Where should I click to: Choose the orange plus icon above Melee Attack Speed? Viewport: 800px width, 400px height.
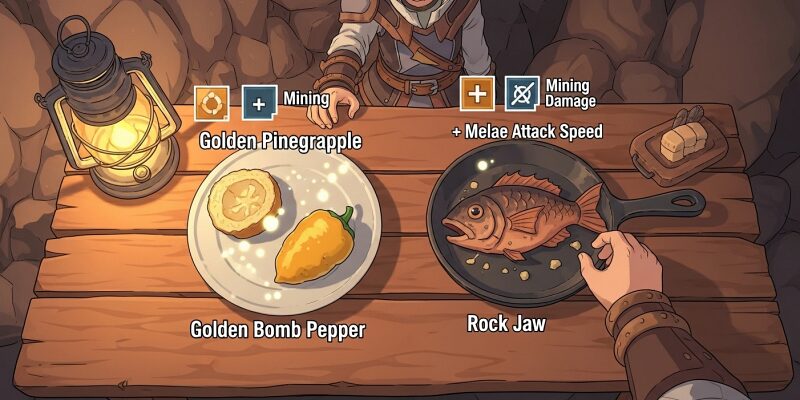[477, 94]
